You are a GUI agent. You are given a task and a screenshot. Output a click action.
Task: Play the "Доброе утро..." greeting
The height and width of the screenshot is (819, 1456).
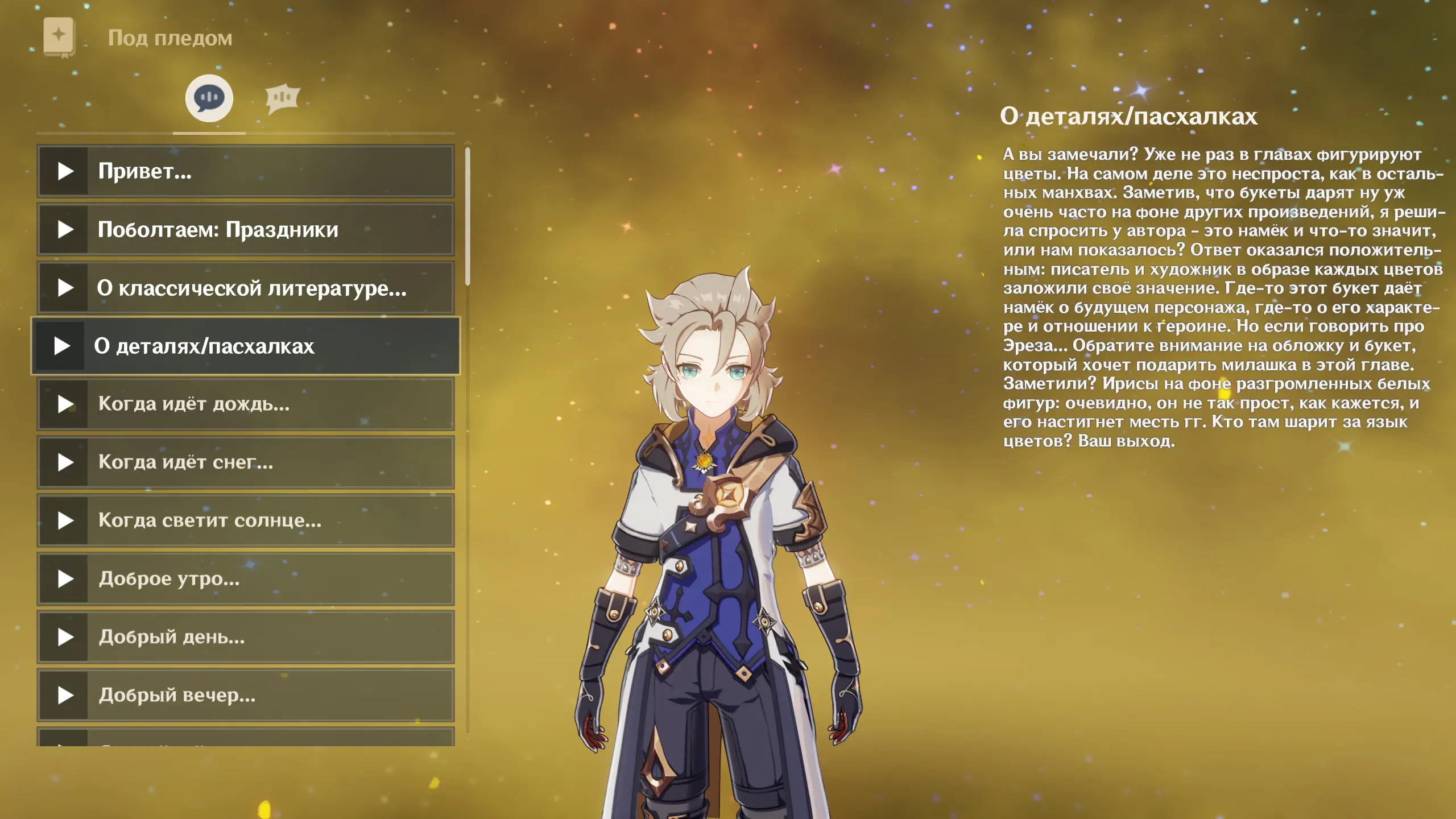(246, 579)
